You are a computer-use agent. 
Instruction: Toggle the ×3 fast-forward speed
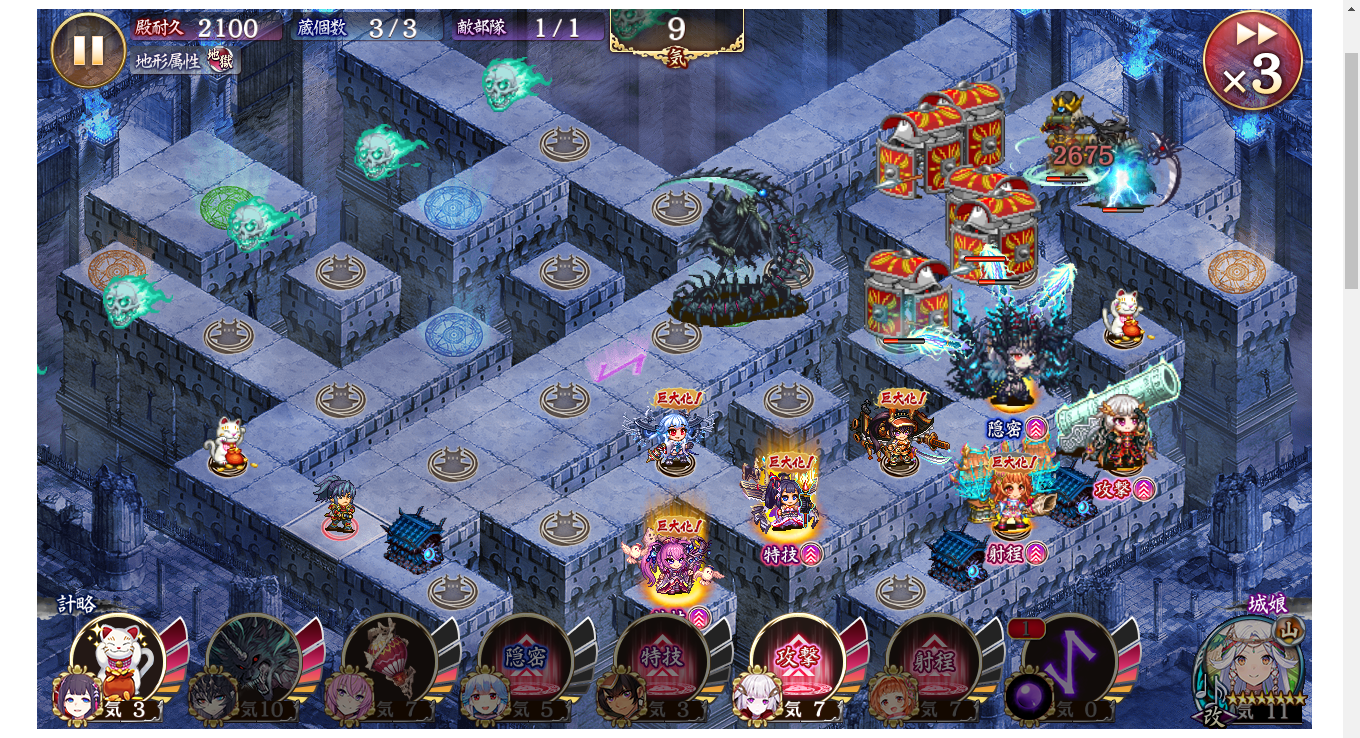[1252, 61]
